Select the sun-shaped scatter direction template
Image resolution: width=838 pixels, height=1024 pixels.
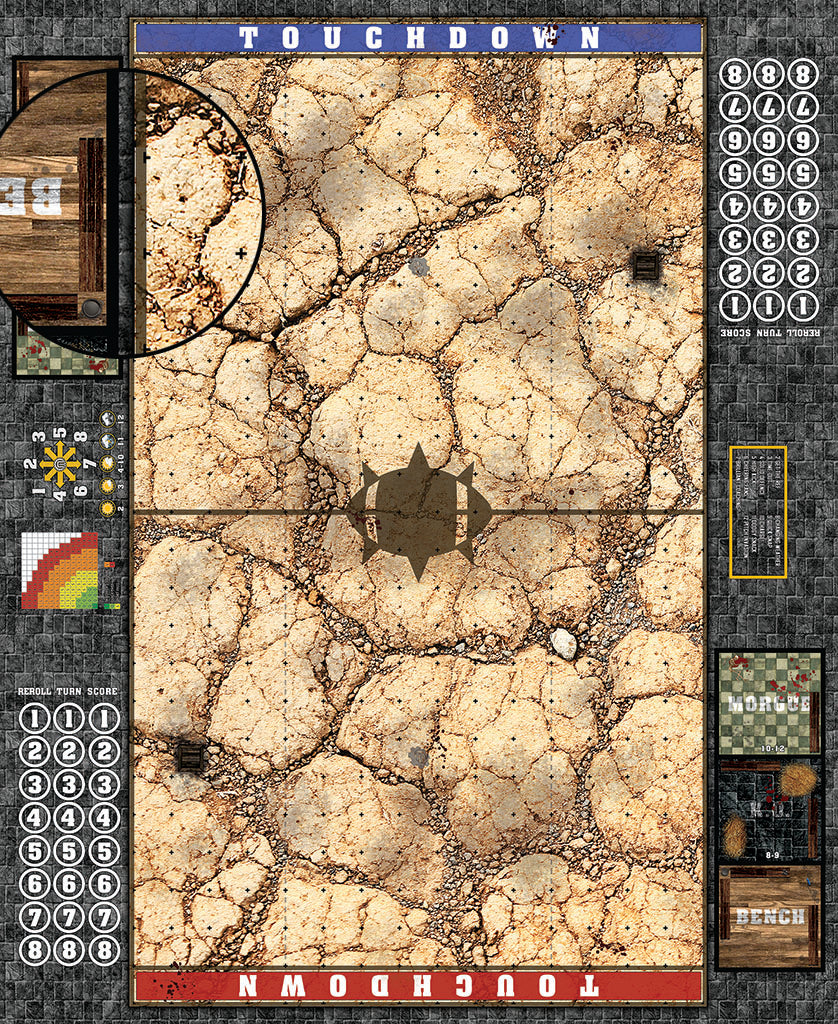click(x=60, y=463)
